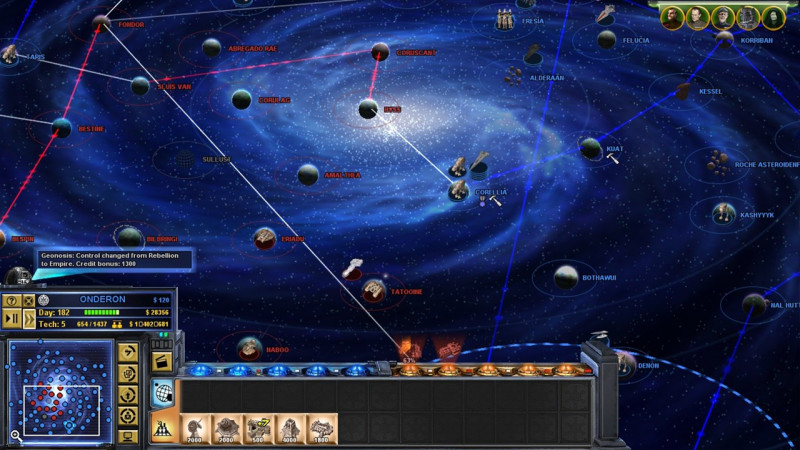Click the monitor icon button beside minimap
Screen dimensions: 800x450
point(128,436)
